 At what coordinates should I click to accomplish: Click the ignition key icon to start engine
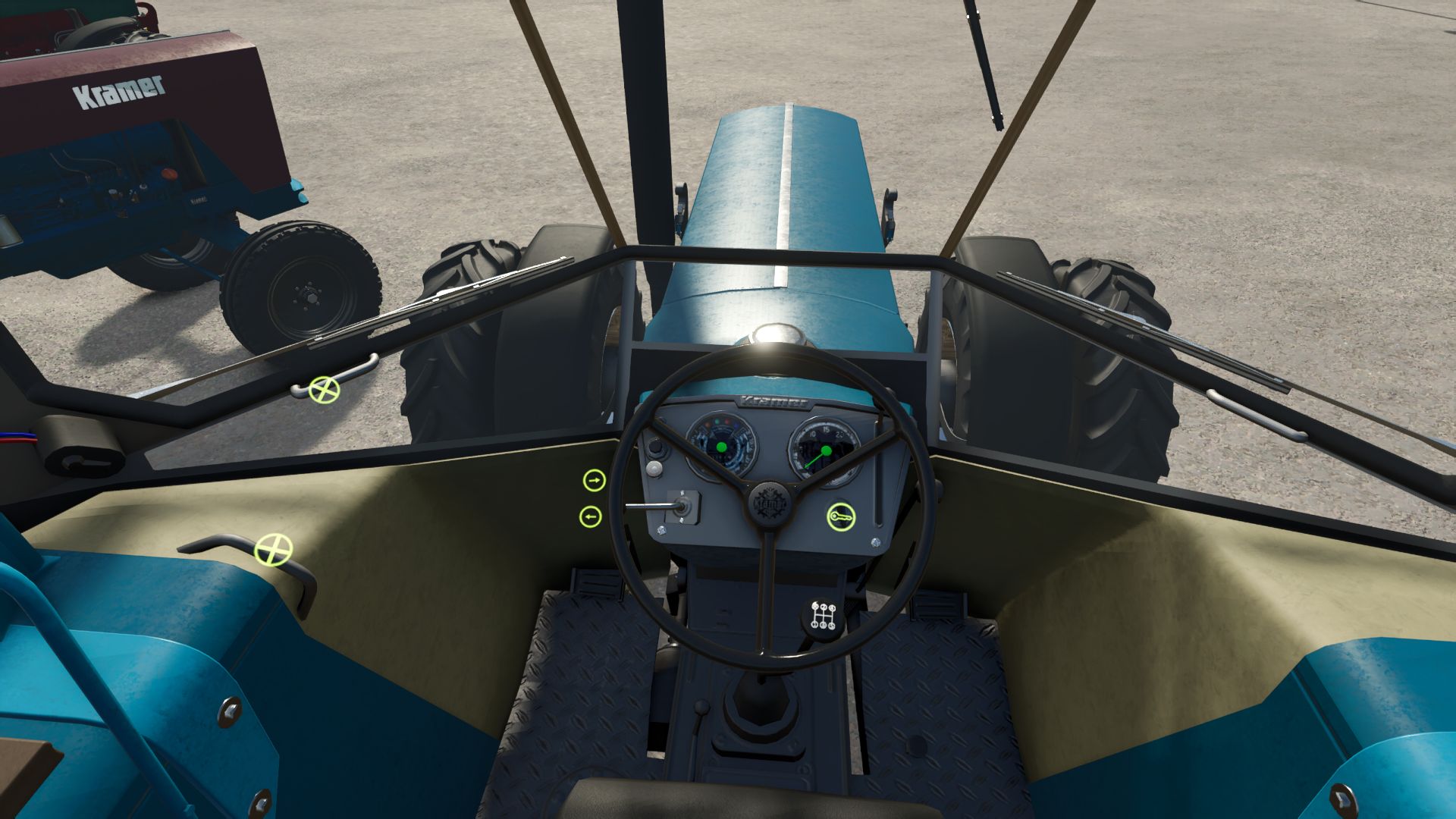(842, 516)
